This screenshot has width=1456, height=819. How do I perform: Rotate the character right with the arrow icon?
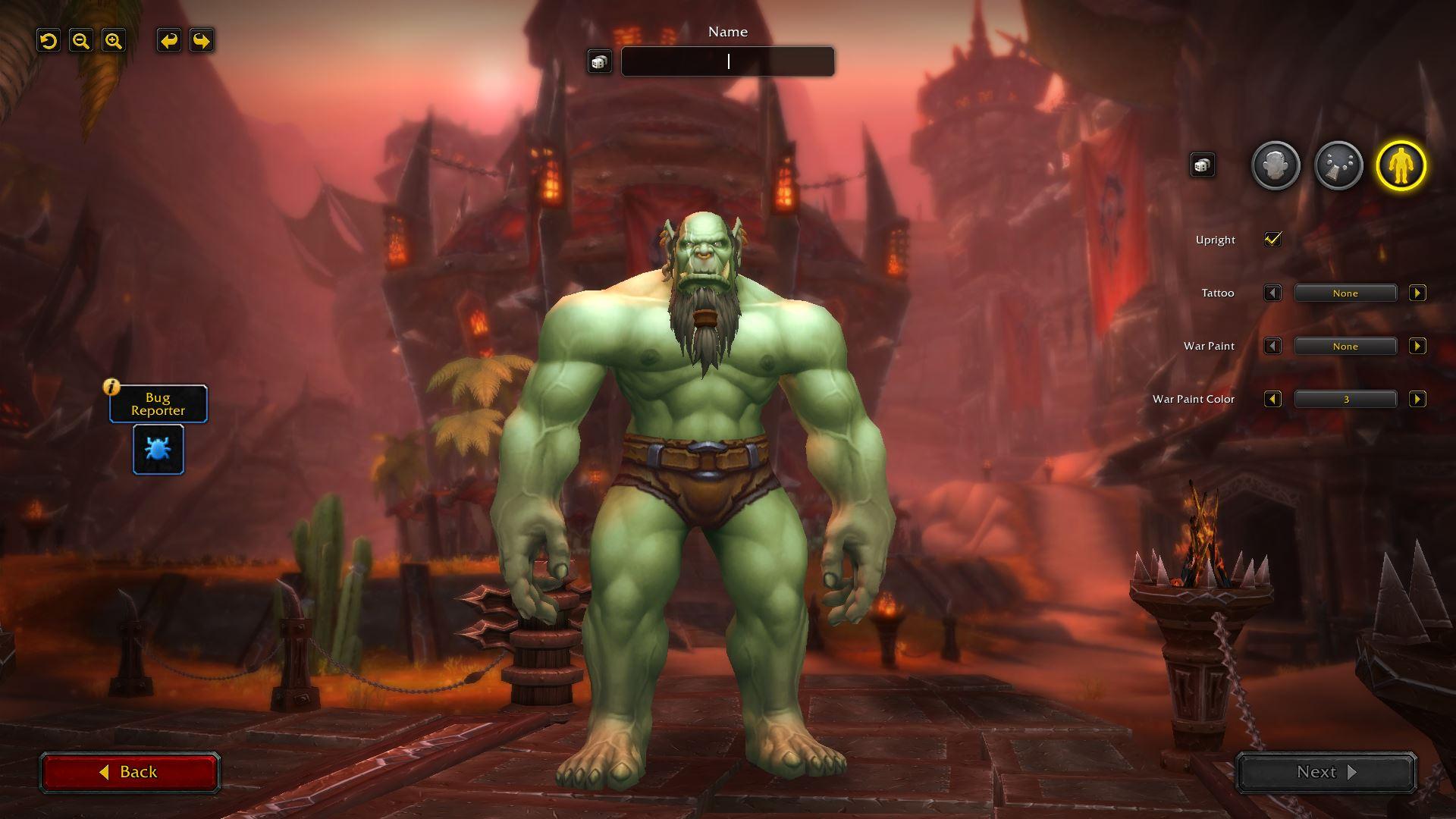point(200,41)
